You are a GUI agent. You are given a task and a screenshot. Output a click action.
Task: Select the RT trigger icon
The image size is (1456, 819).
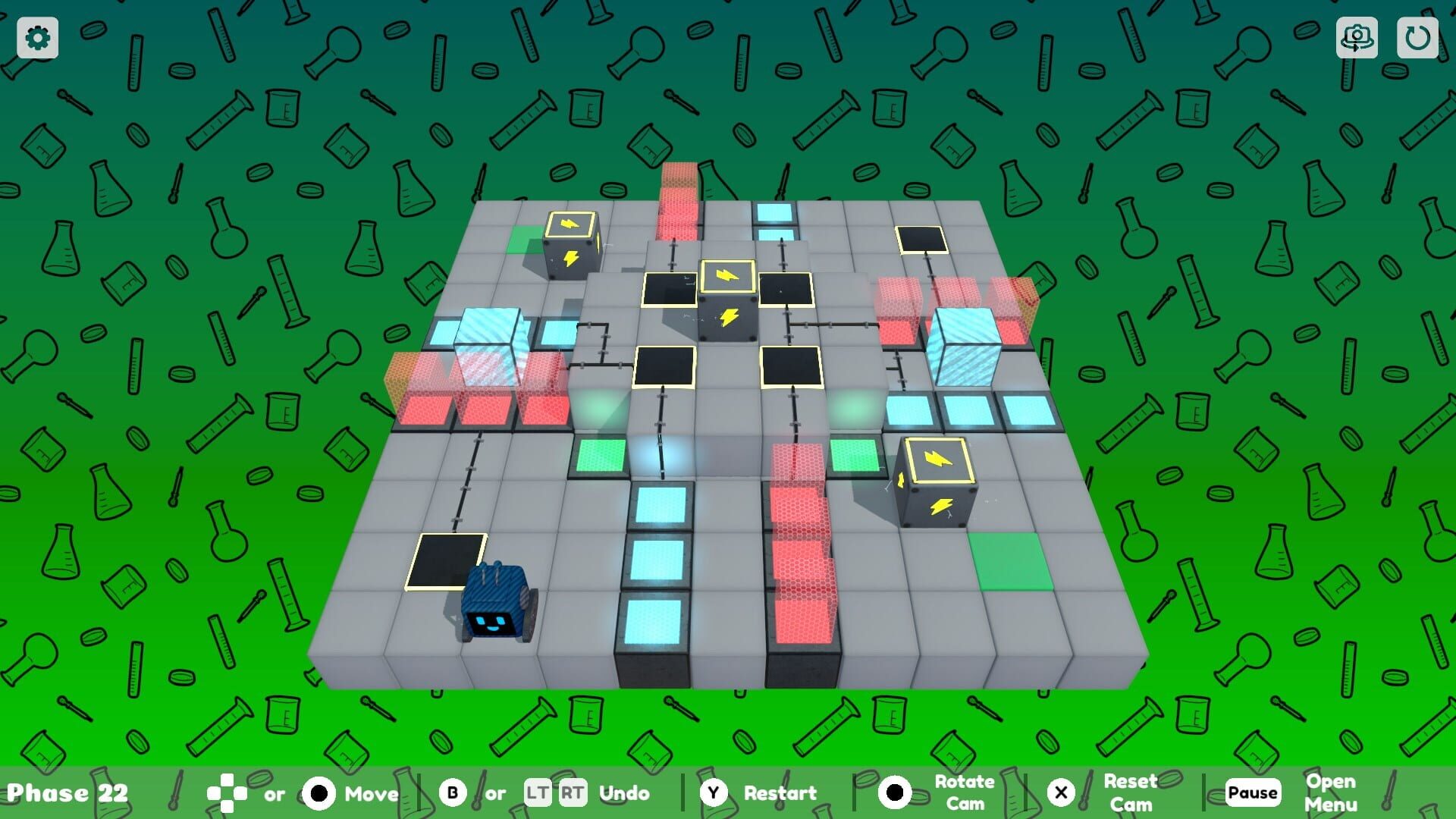tap(574, 793)
